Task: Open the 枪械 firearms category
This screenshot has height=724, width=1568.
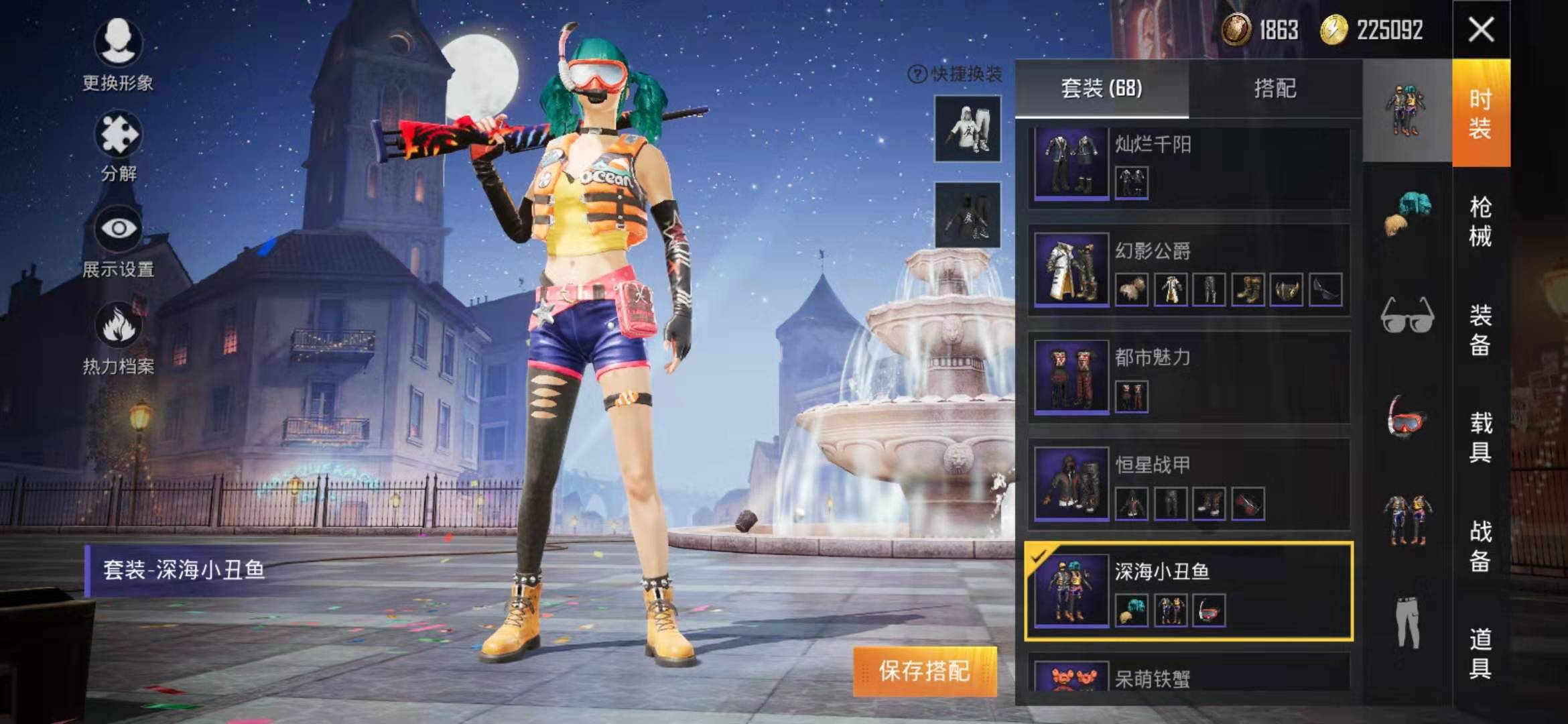Action: pos(1481,221)
